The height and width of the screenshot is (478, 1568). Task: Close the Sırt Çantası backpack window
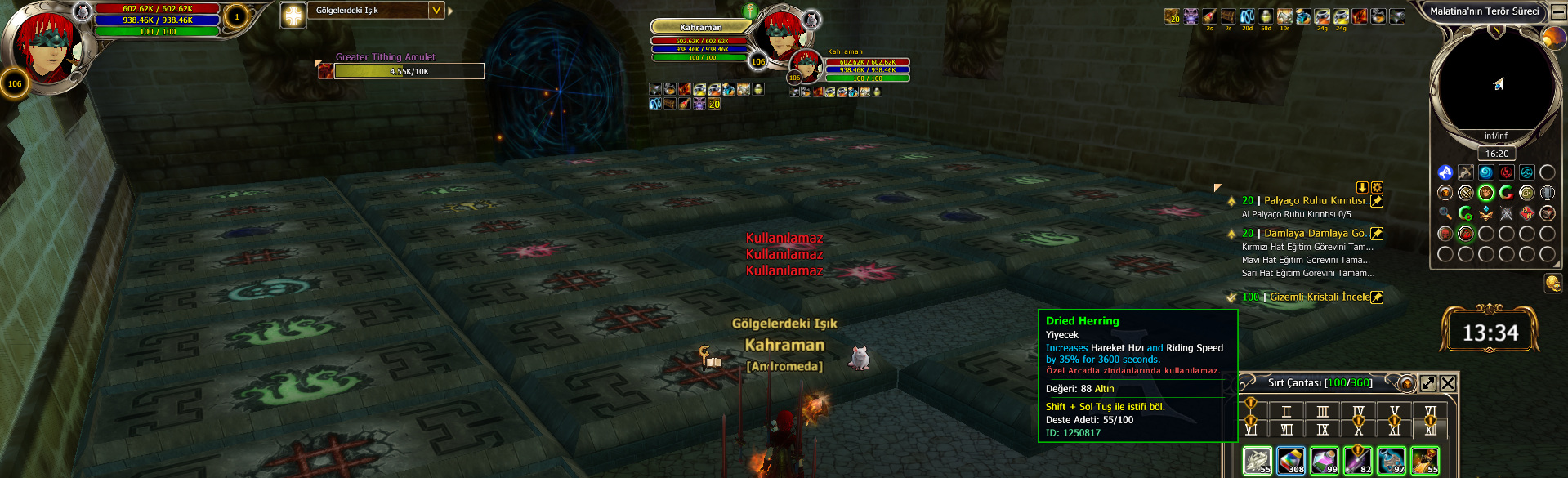tap(1448, 383)
